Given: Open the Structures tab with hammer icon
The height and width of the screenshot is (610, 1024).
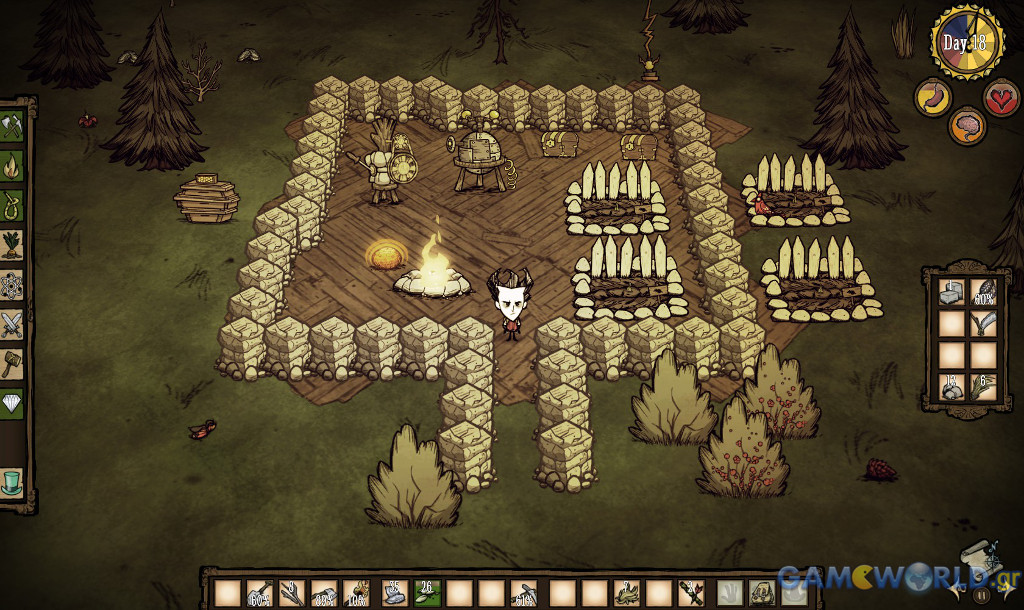Looking at the screenshot, I should tap(13, 363).
